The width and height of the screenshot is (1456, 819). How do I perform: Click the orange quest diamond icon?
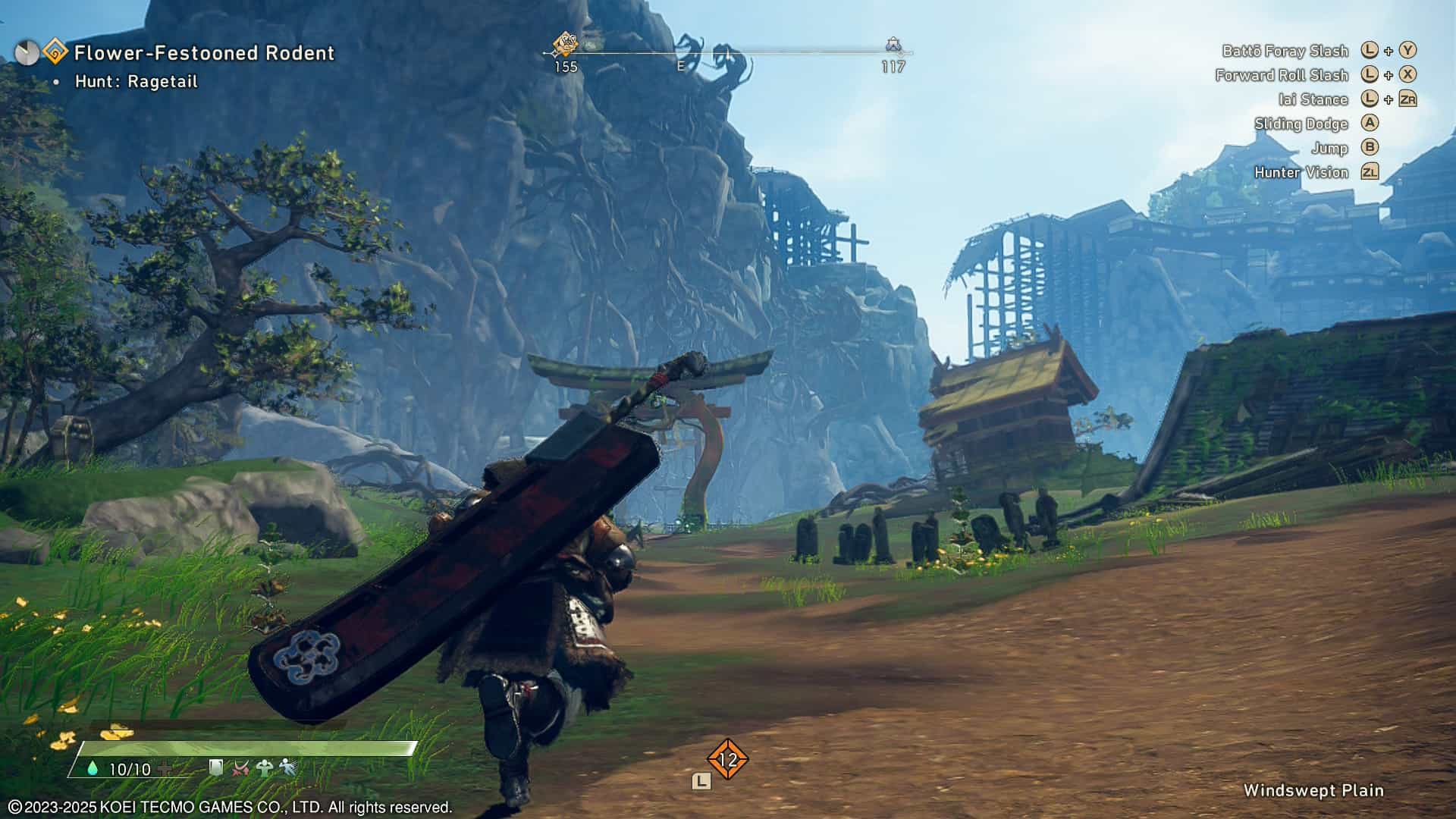tap(55, 52)
